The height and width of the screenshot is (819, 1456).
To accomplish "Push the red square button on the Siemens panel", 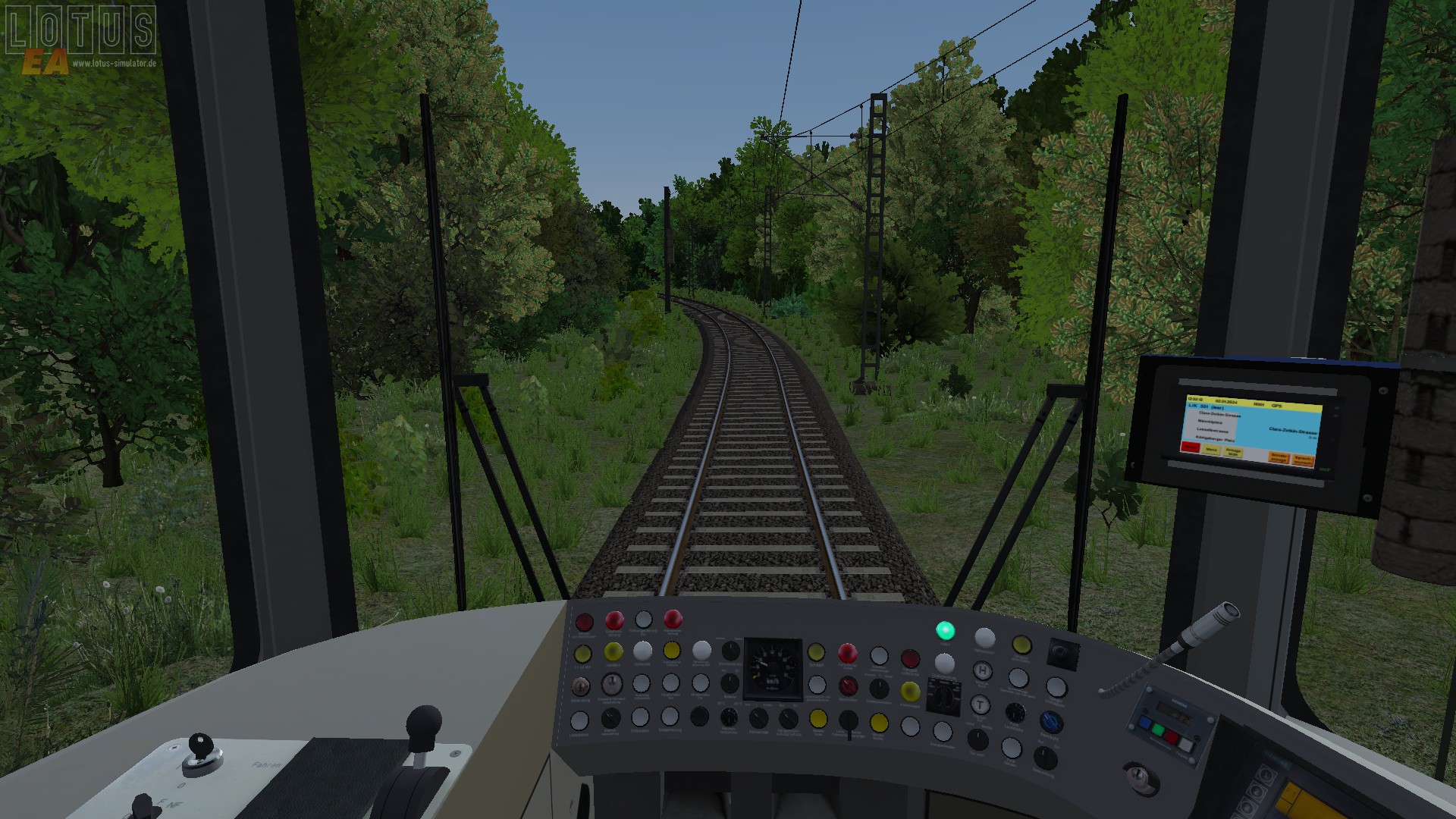I will [1172, 736].
